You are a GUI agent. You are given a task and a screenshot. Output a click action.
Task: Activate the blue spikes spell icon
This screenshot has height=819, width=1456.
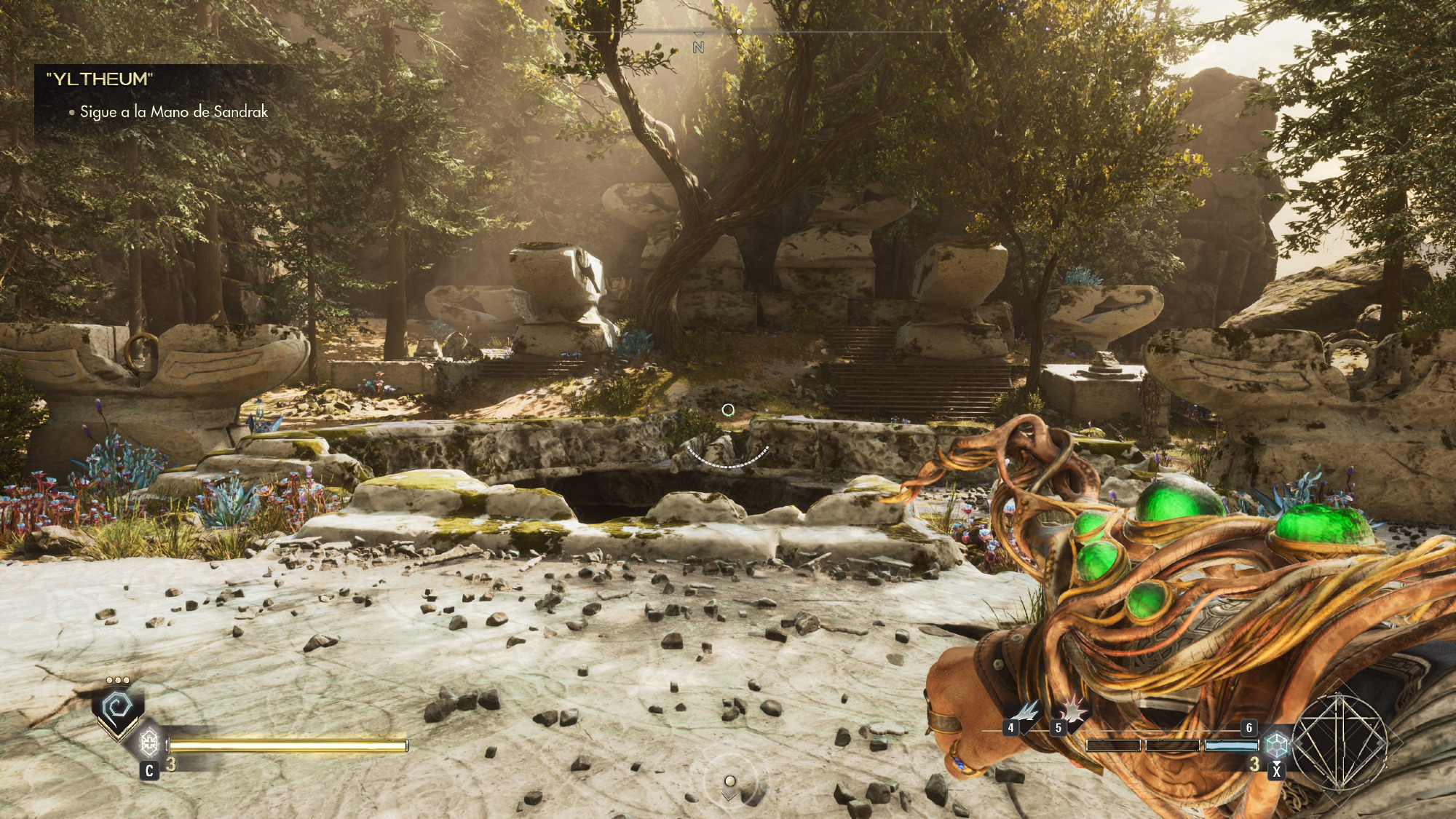pyautogui.click(x=1027, y=711)
